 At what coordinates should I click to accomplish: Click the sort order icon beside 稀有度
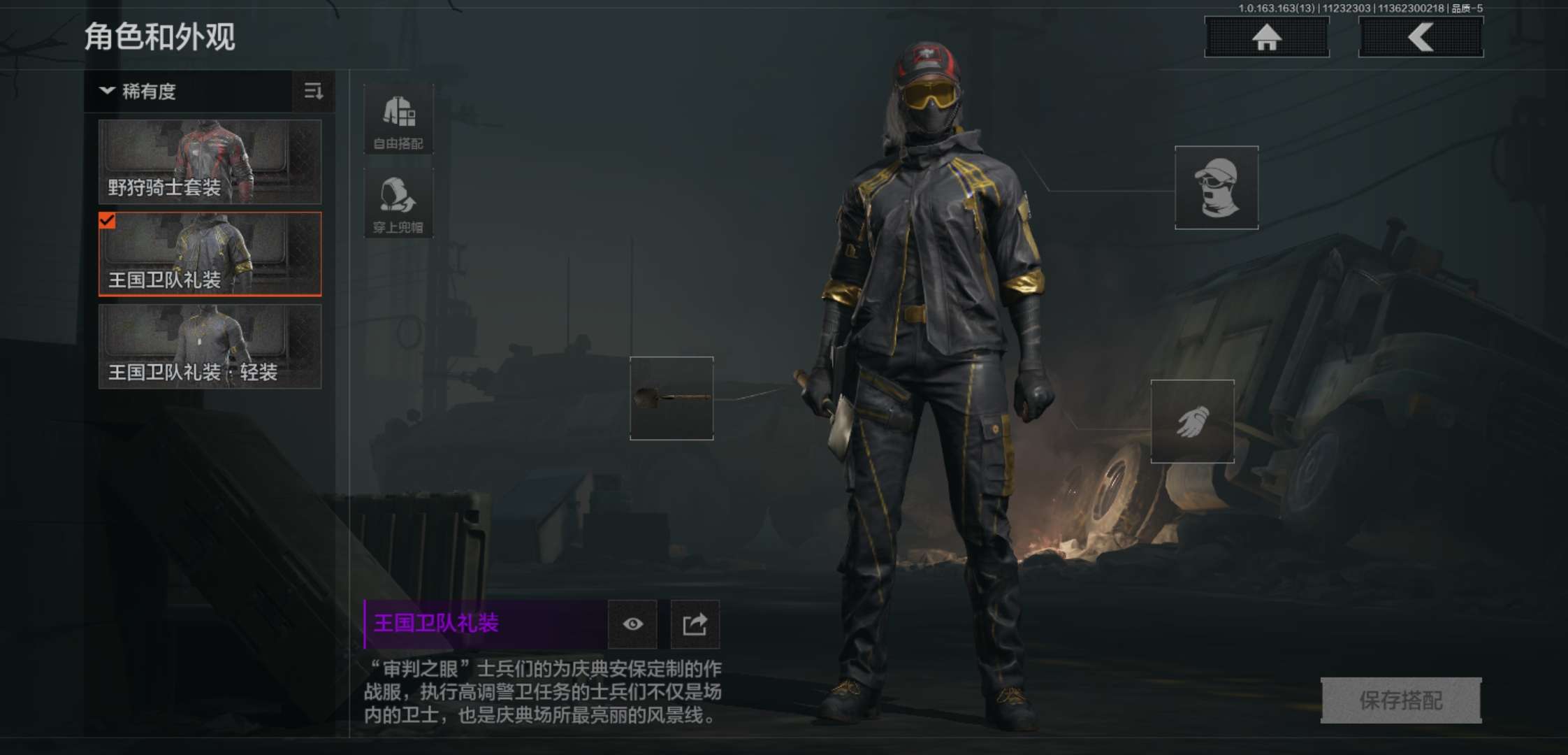pos(313,92)
